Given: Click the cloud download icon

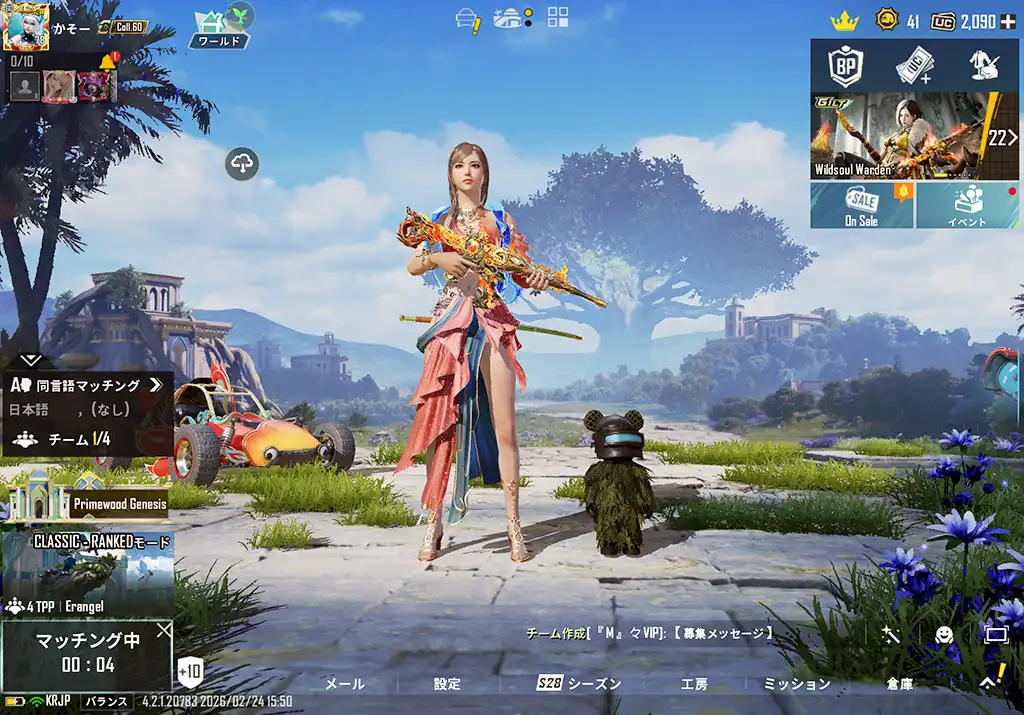Looking at the screenshot, I should coord(243,163).
